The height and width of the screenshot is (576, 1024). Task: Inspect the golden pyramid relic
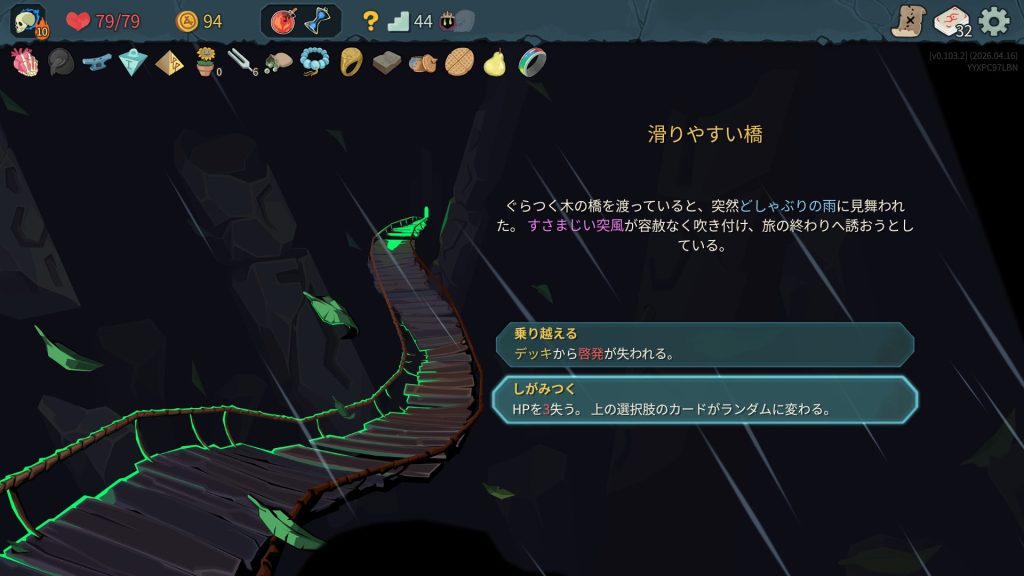(169, 63)
